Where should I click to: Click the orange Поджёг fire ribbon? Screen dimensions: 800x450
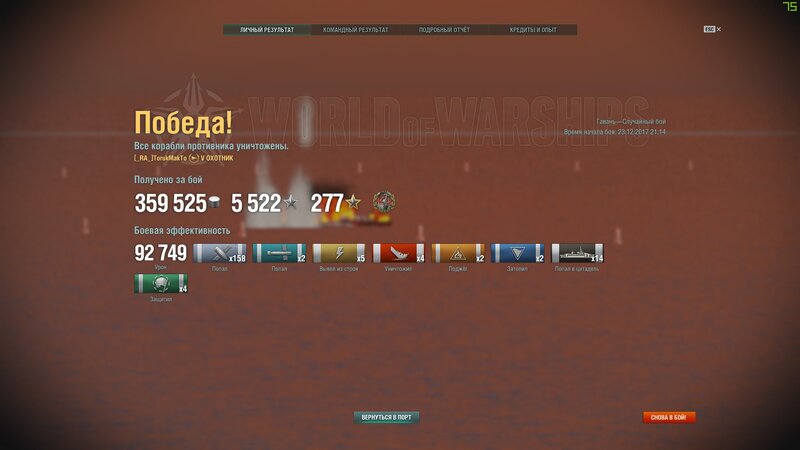tap(460, 253)
